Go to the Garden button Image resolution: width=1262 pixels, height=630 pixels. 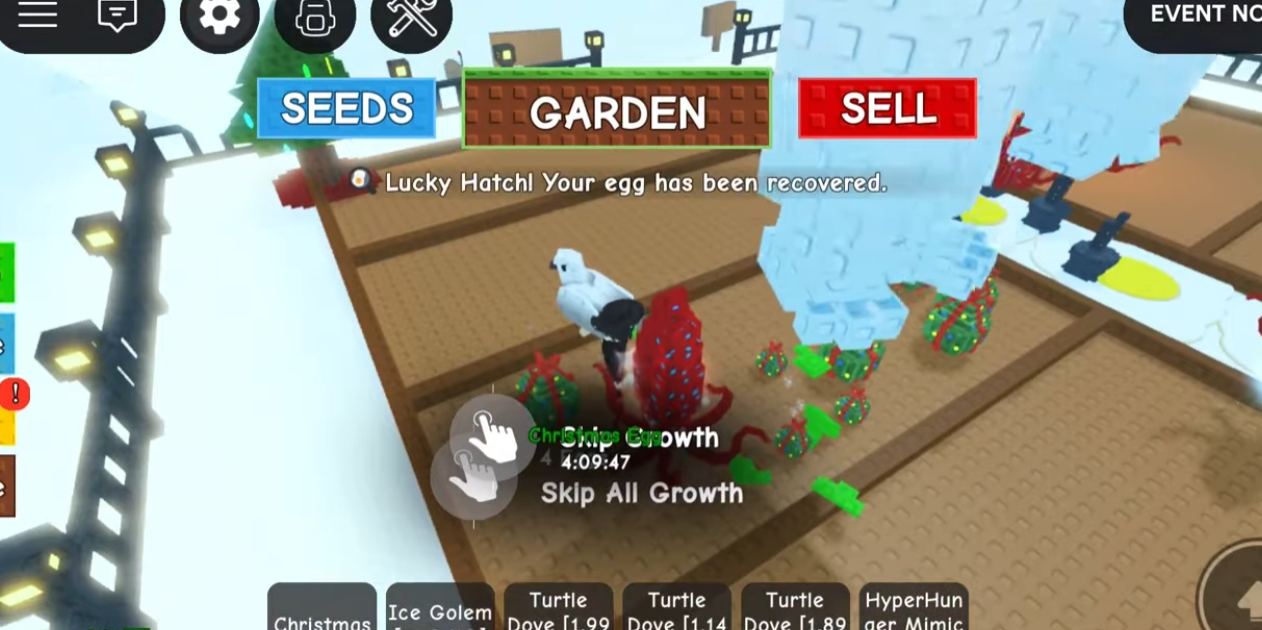pos(616,110)
